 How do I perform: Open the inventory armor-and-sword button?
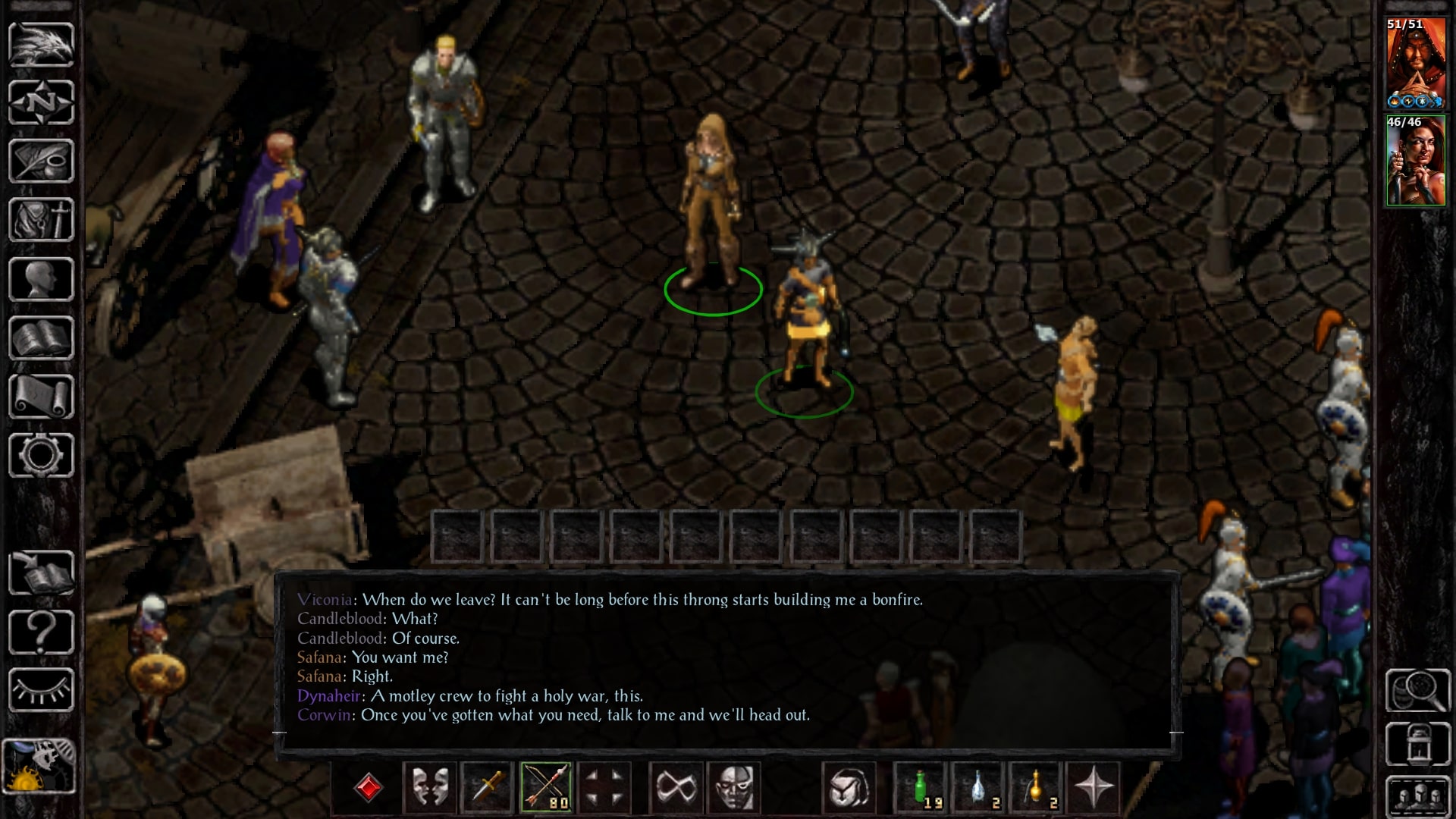click(41, 220)
